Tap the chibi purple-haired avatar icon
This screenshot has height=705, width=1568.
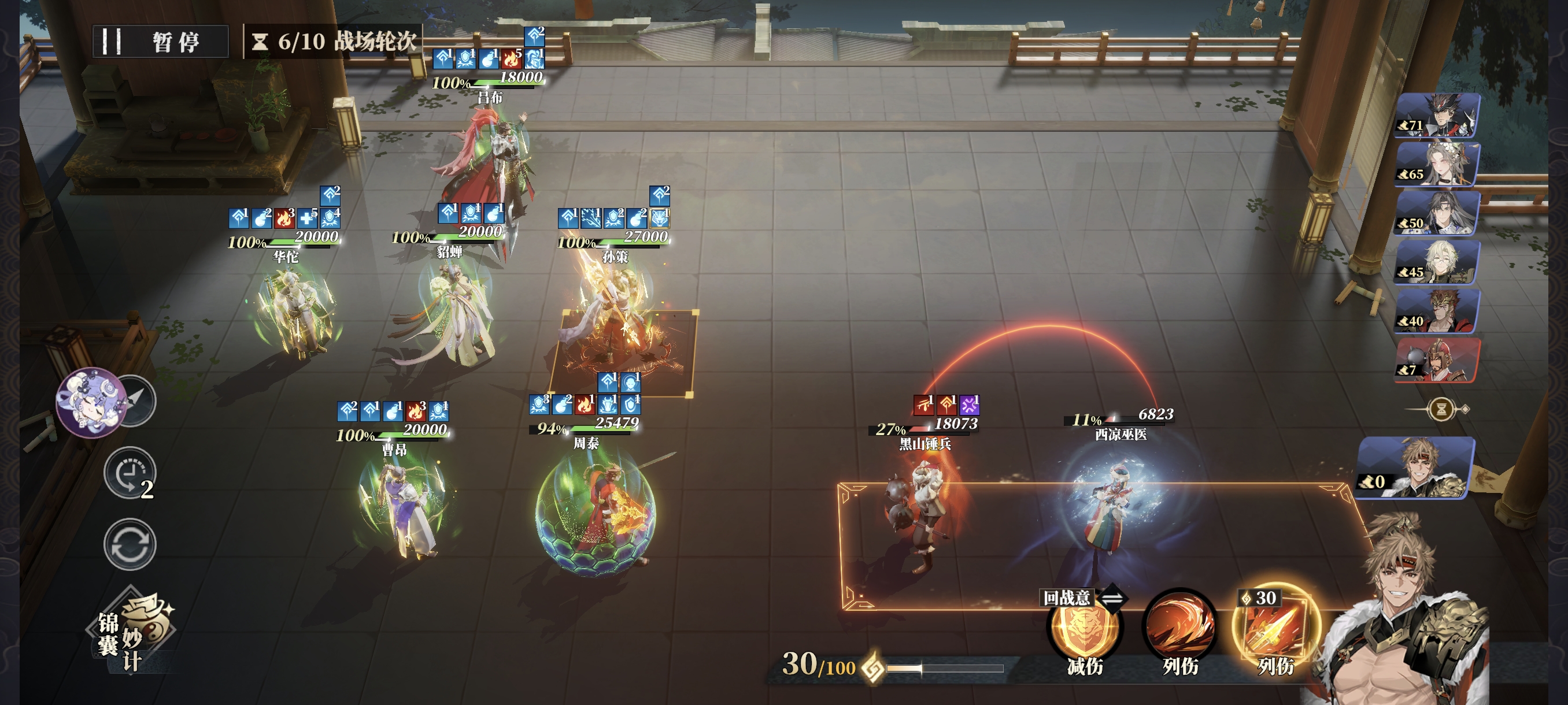[x=91, y=402]
